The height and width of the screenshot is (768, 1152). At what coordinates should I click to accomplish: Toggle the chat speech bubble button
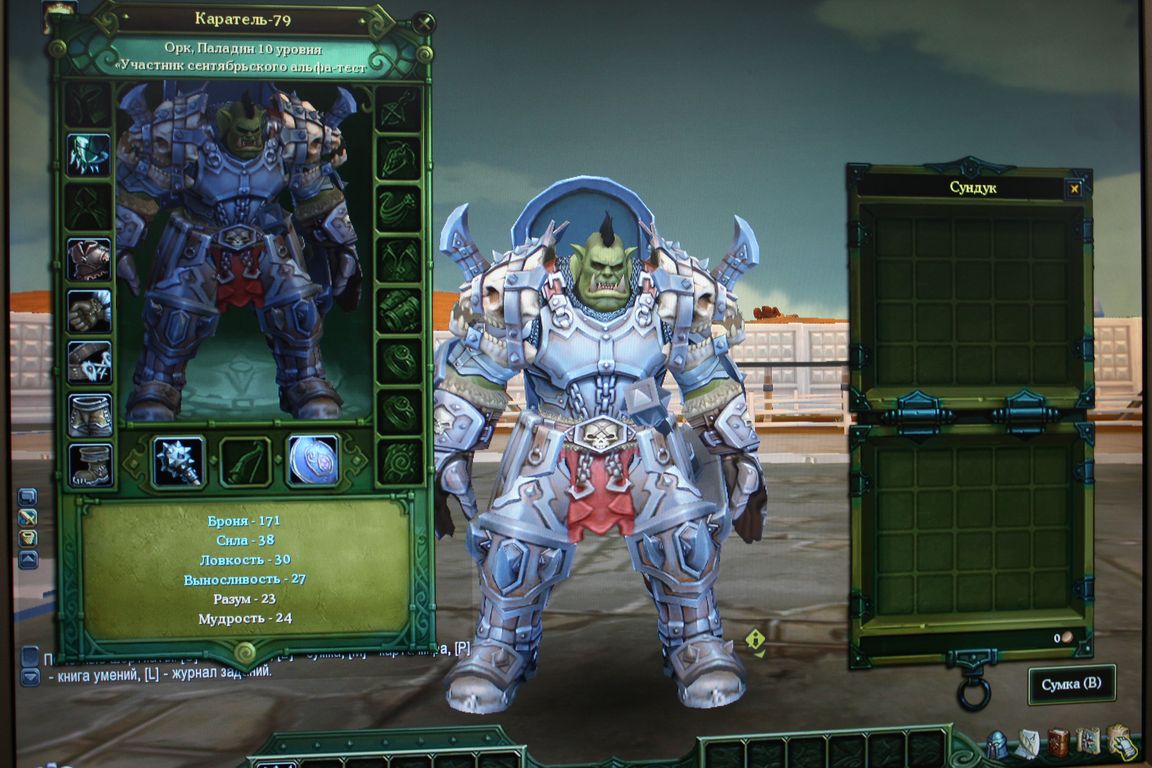point(28,497)
